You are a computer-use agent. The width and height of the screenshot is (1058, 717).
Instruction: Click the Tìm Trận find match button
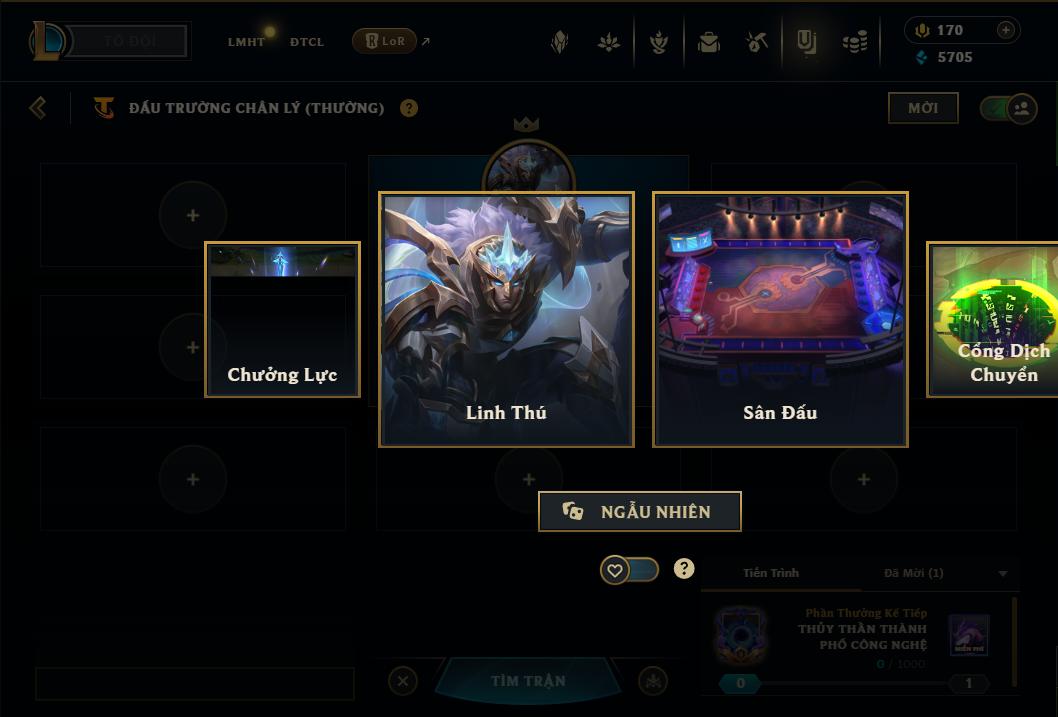528,681
